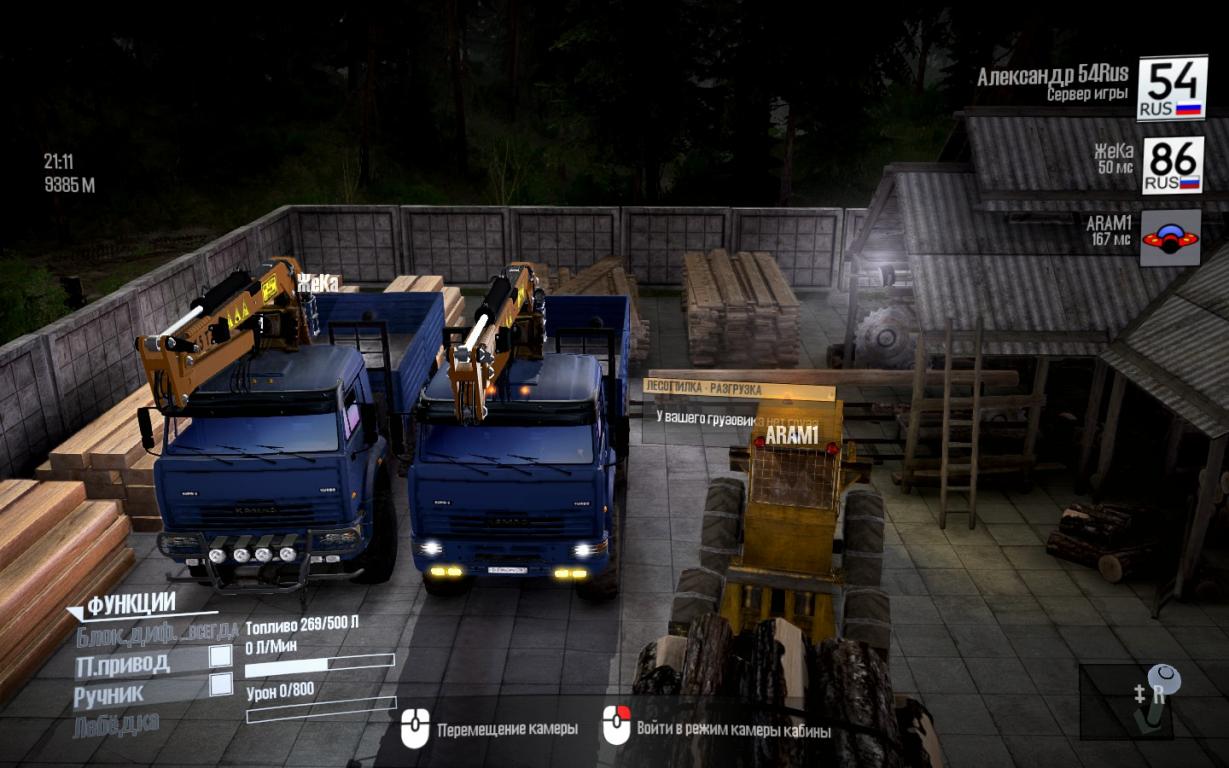Screen dimensions: 1229x768
Task: Select player ЖеКа's 86 RUS avatar
Action: pyautogui.click(x=1172, y=165)
